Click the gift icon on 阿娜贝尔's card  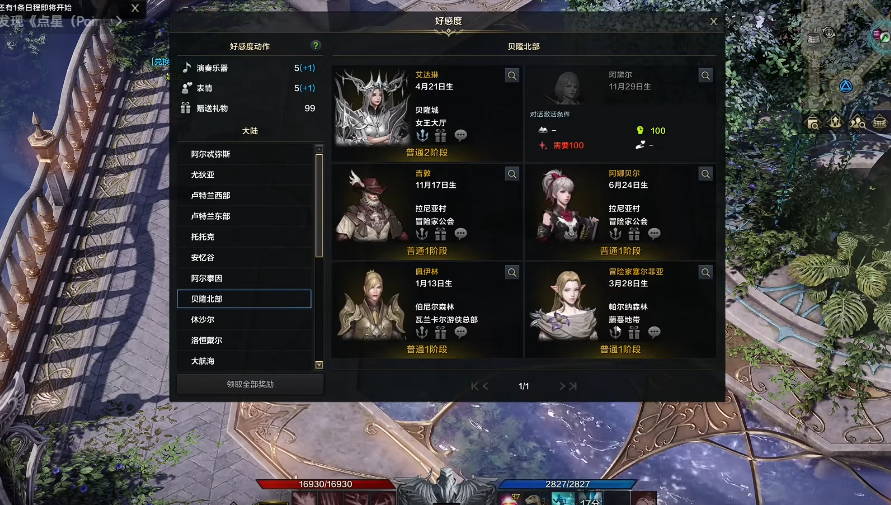point(633,234)
